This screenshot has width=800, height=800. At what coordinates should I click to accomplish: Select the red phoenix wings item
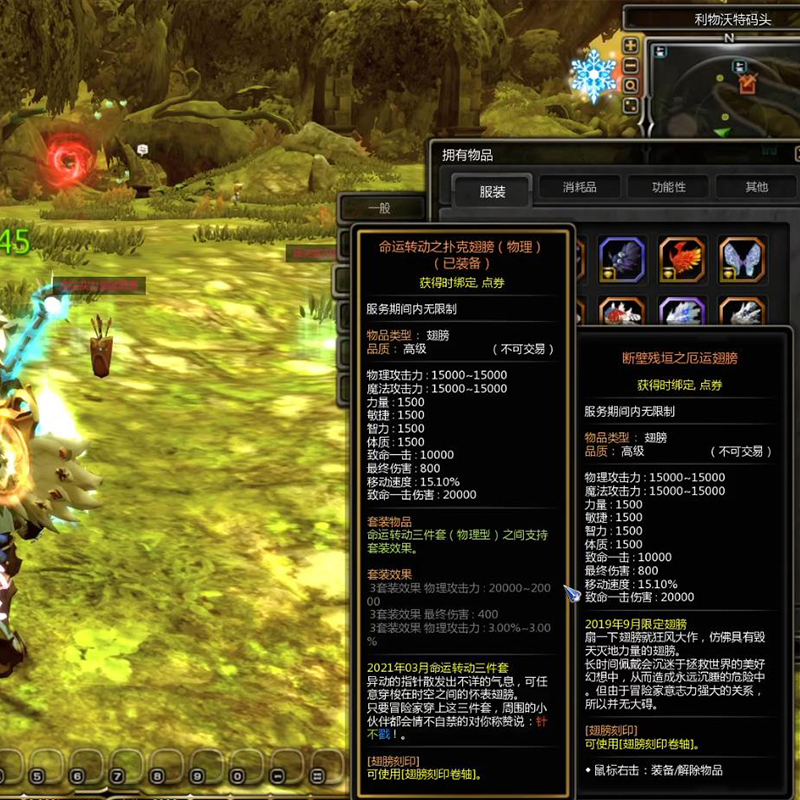point(683,260)
